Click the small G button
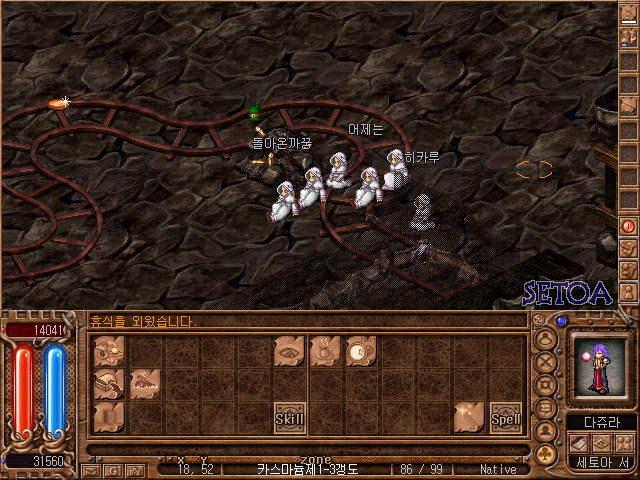Image resolution: width=640 pixels, height=480 pixels. tap(112, 469)
